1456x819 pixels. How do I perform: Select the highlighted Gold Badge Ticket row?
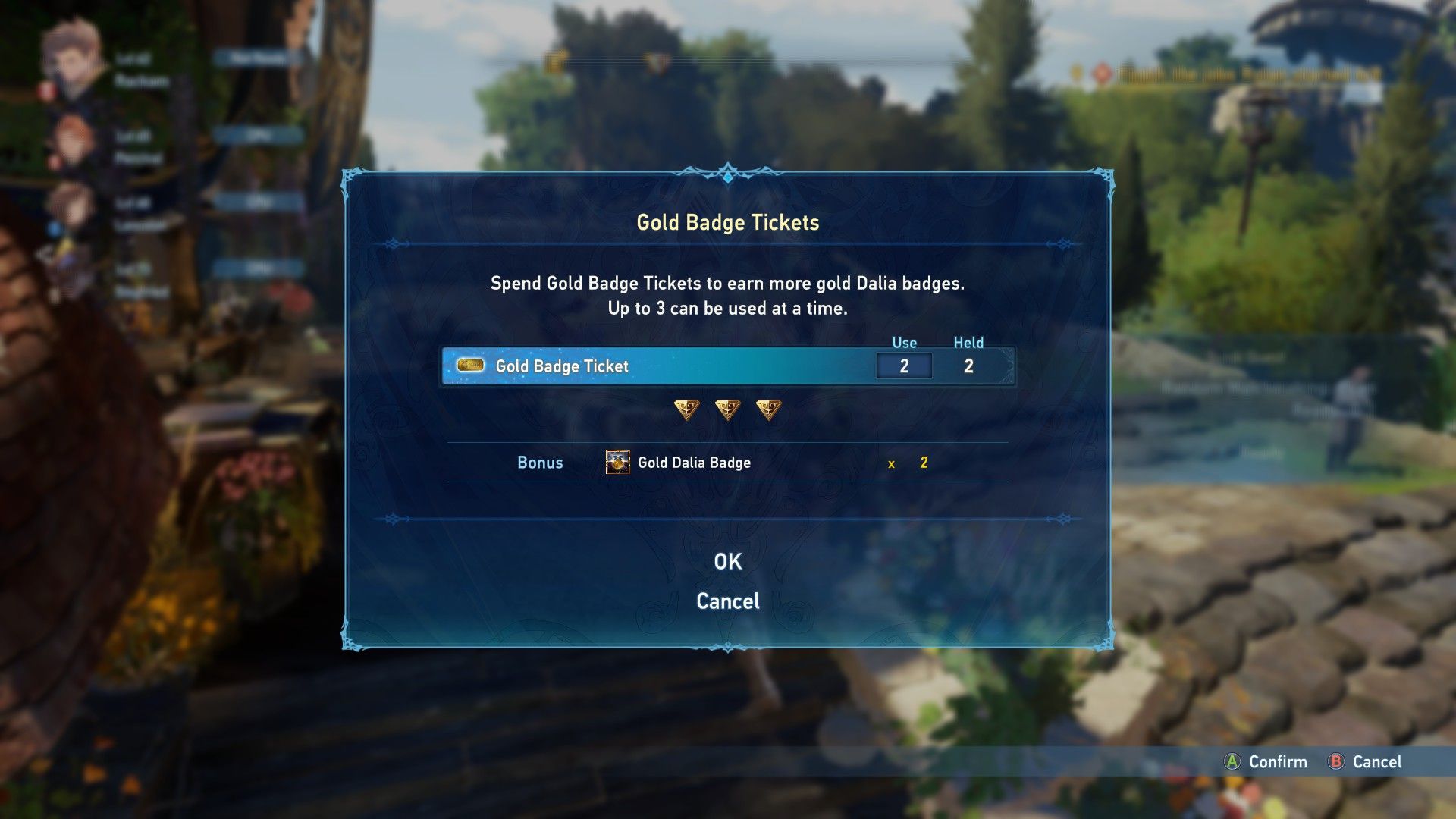click(682, 366)
